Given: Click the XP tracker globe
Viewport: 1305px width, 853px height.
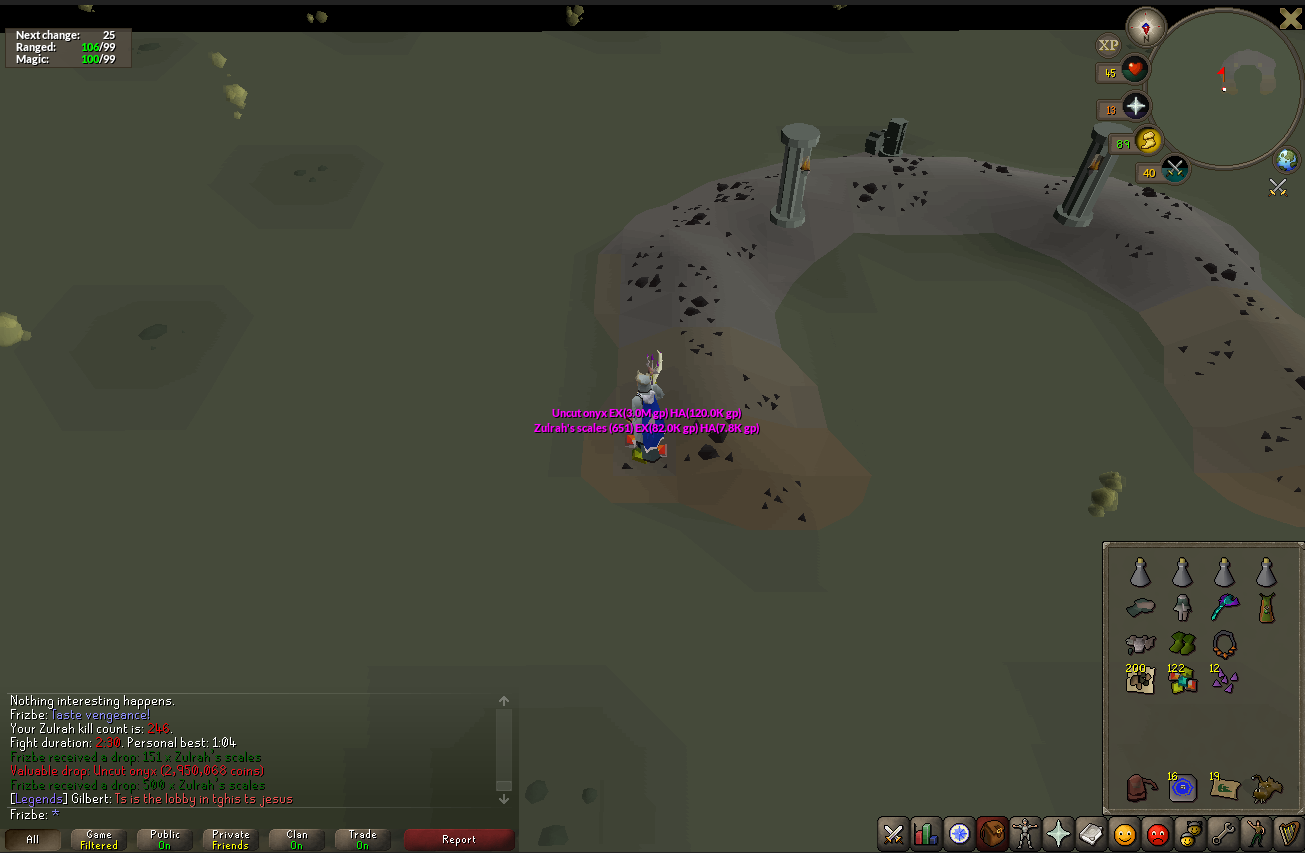Looking at the screenshot, I should [x=1108, y=45].
